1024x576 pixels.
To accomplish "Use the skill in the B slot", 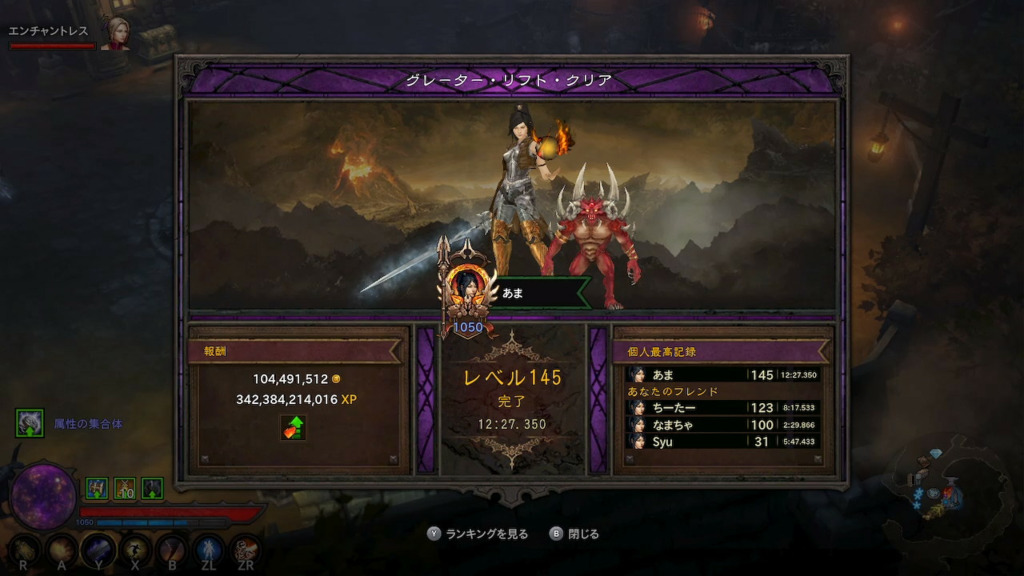I will [x=172, y=549].
